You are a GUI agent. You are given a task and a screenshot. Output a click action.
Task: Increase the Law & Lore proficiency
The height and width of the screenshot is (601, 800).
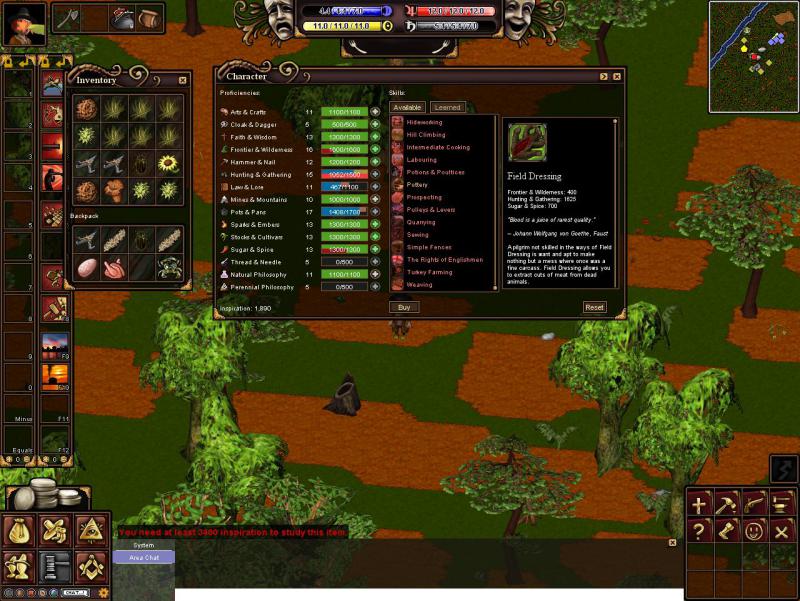click(x=375, y=187)
